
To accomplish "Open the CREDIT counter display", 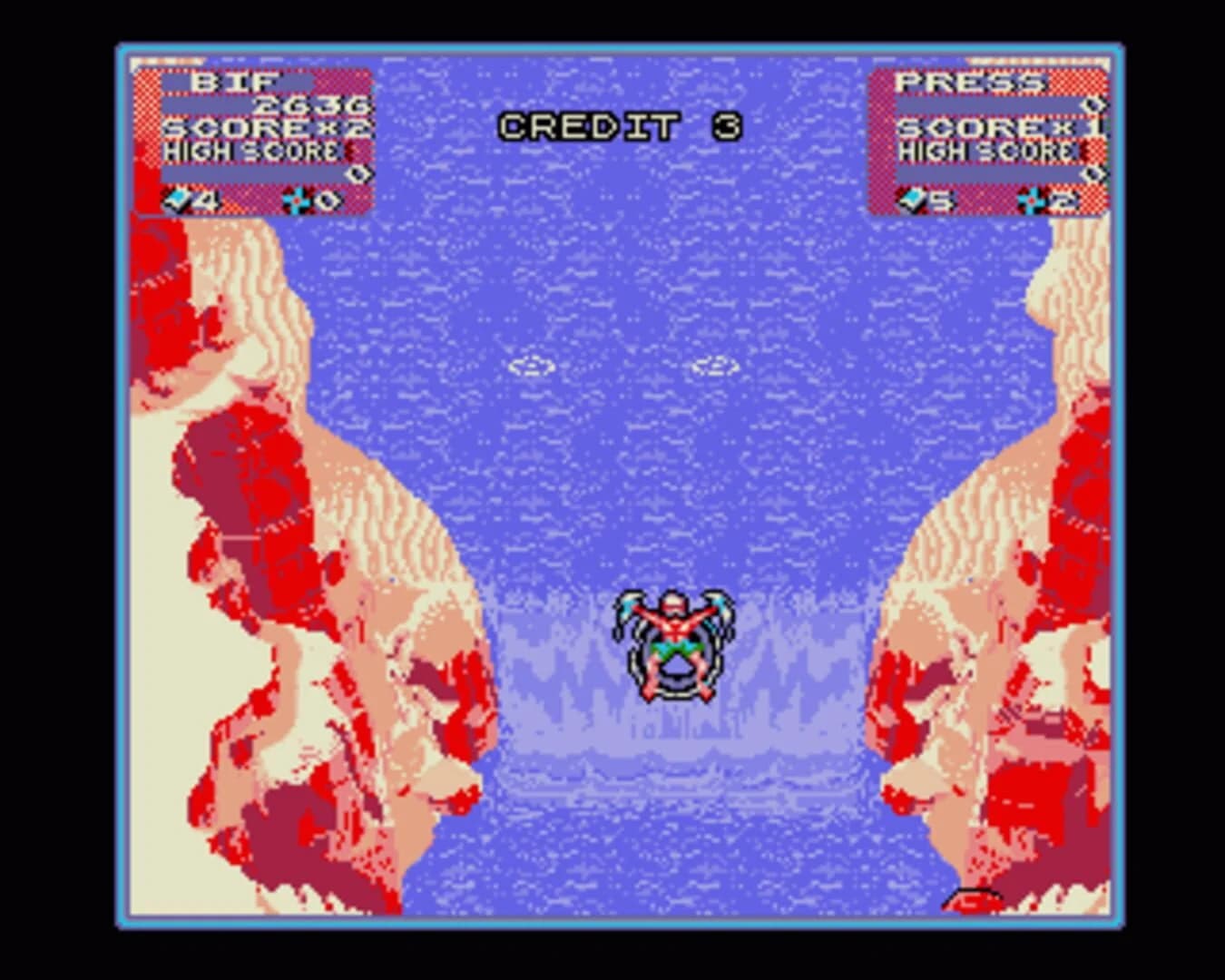I will tap(622, 124).
